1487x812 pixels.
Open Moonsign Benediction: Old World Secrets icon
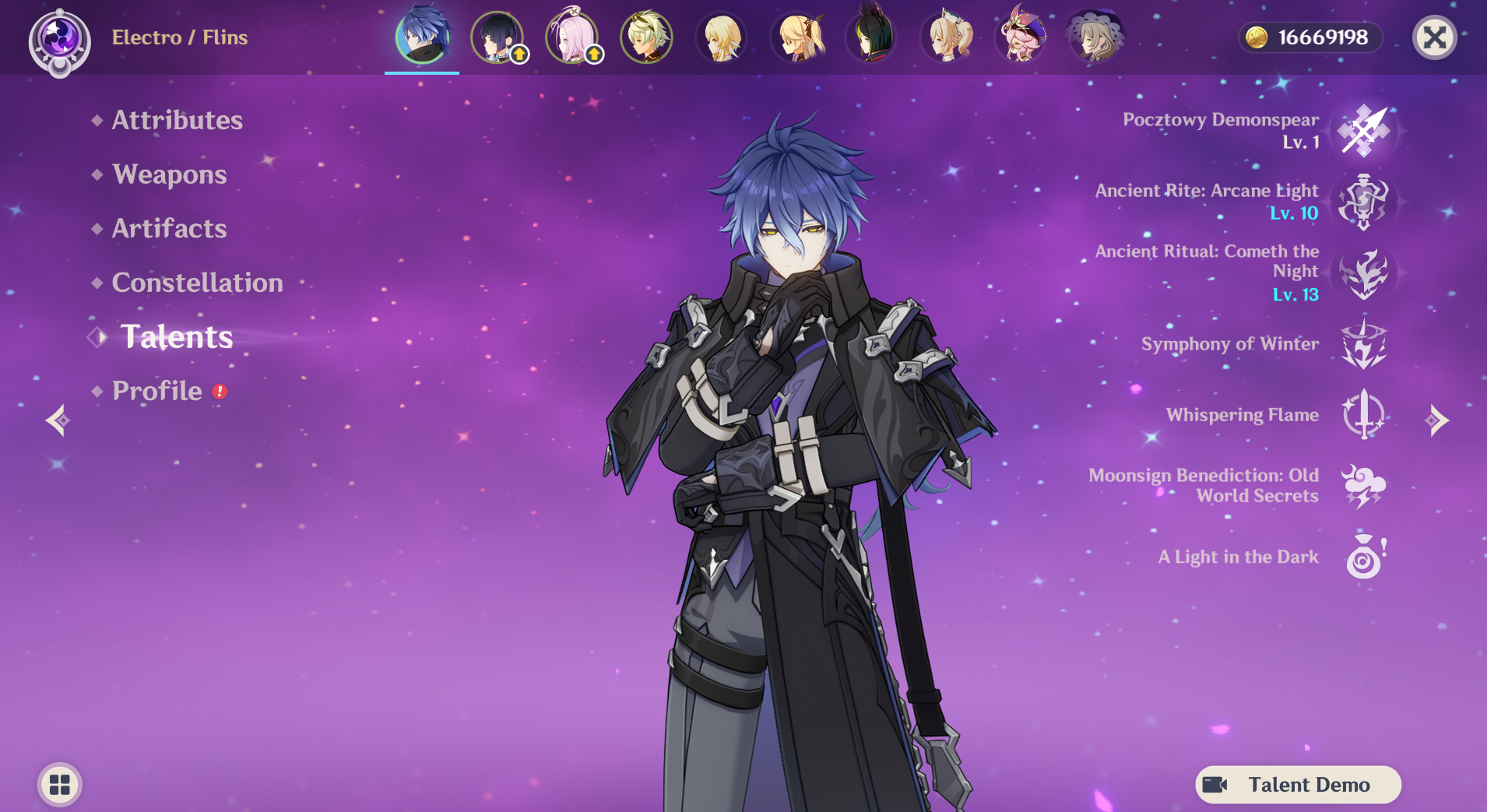pyautogui.click(x=1366, y=486)
